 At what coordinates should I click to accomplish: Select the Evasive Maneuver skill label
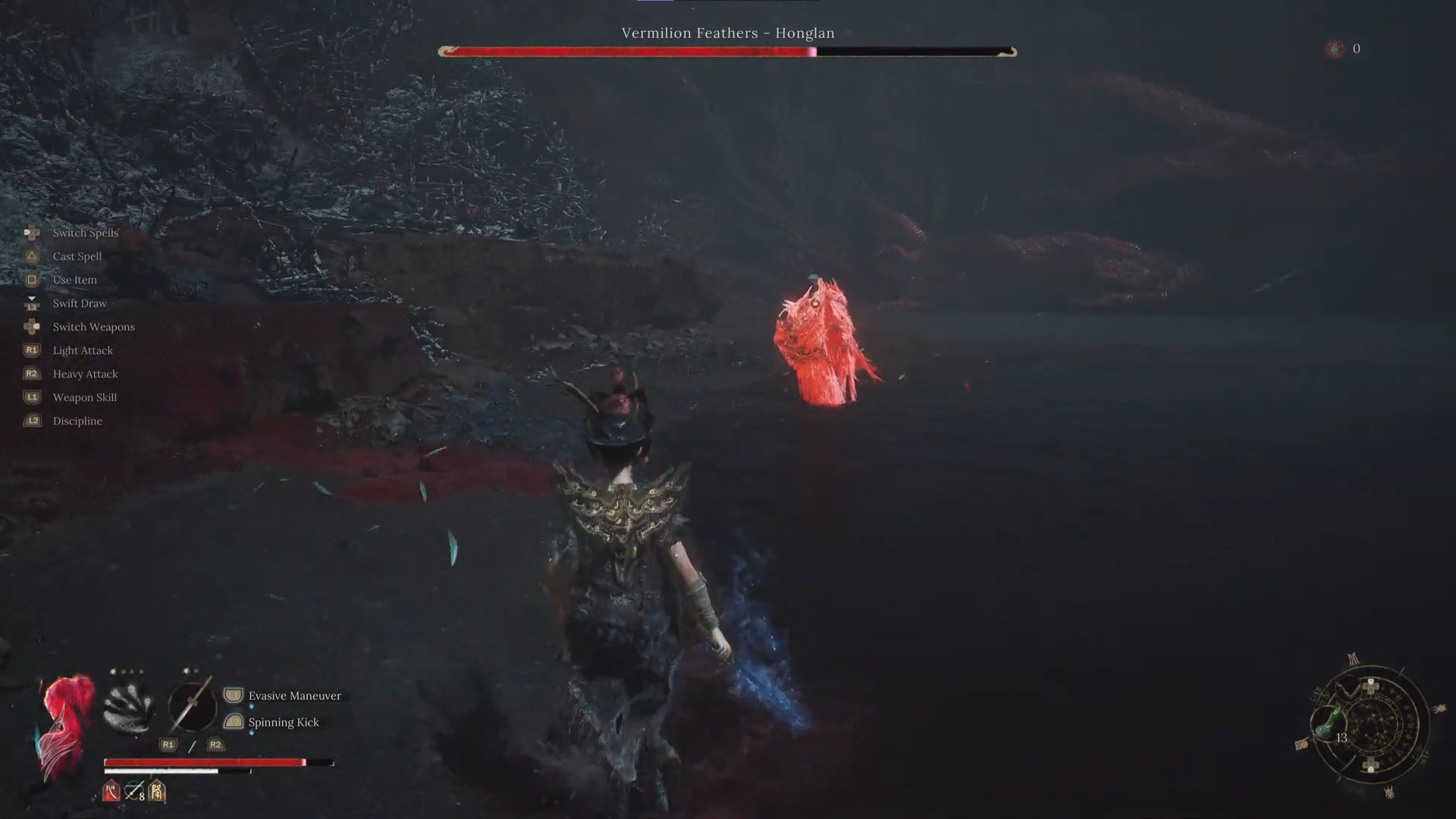pos(294,696)
